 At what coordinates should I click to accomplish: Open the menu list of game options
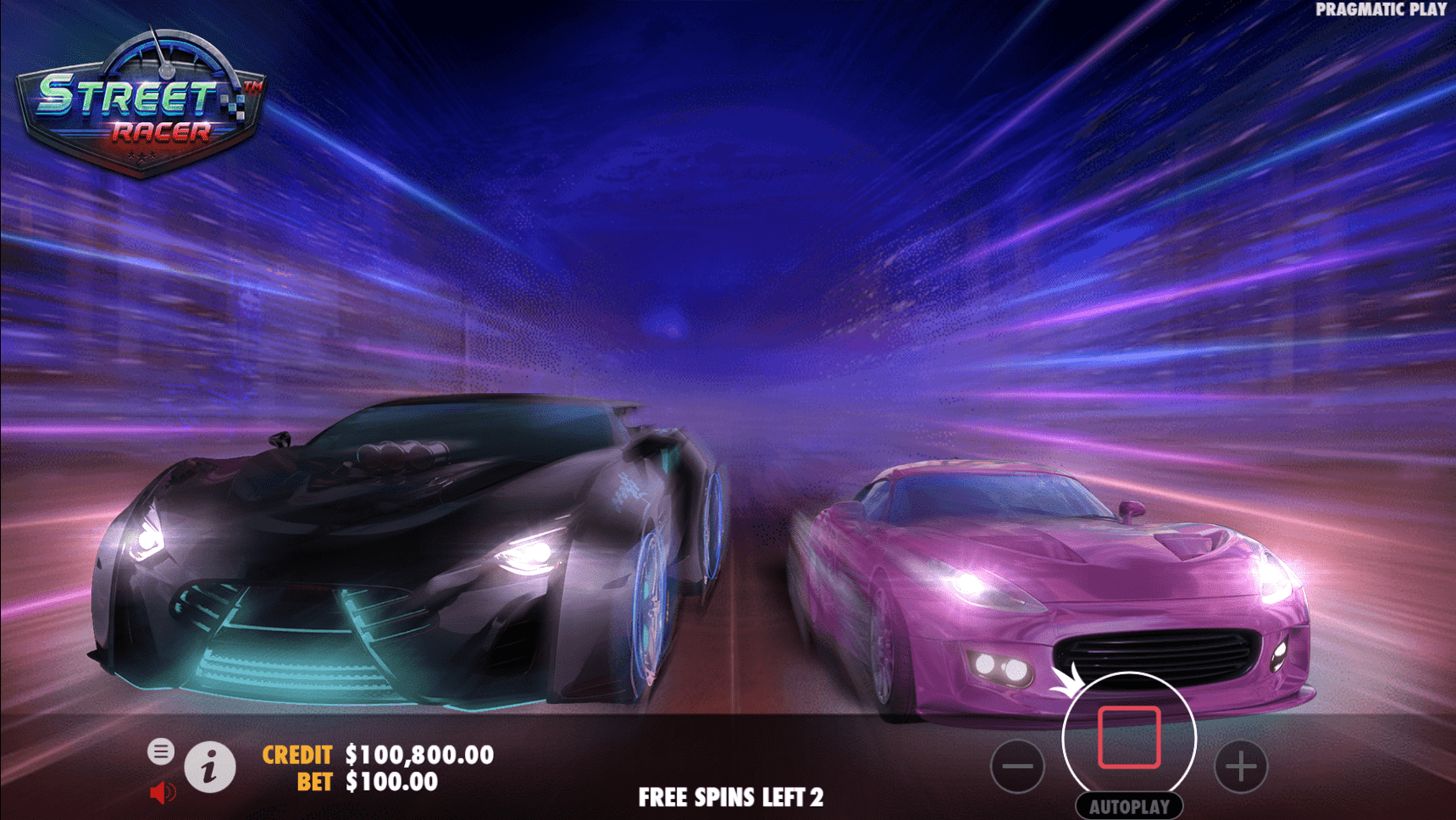(x=161, y=751)
